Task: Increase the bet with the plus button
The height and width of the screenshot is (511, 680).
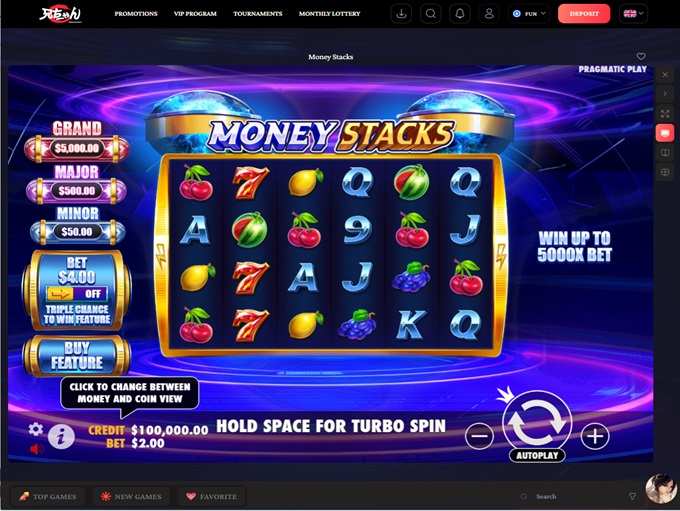Action: (x=595, y=436)
